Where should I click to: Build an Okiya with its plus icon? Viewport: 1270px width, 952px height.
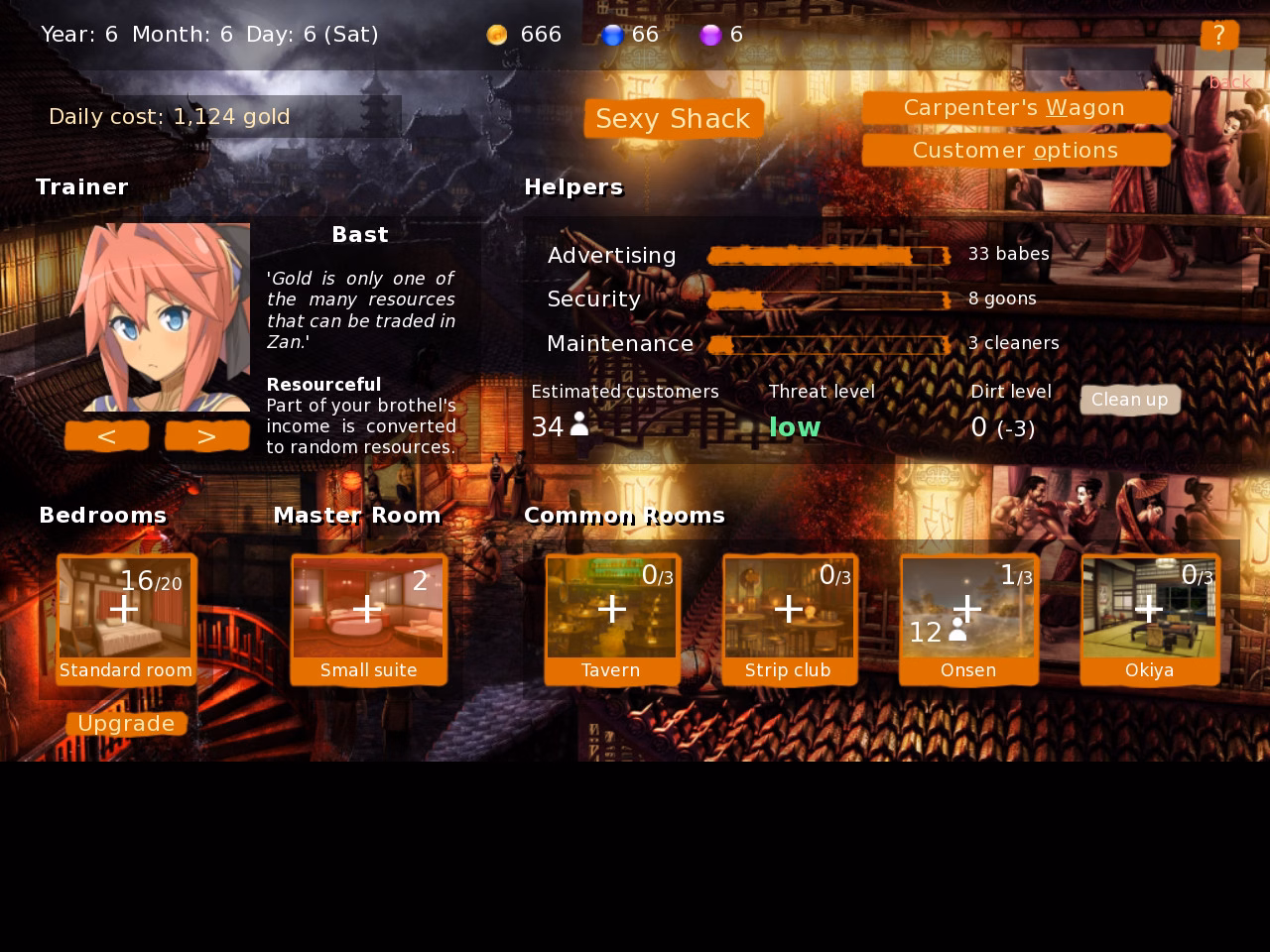coord(1149,609)
